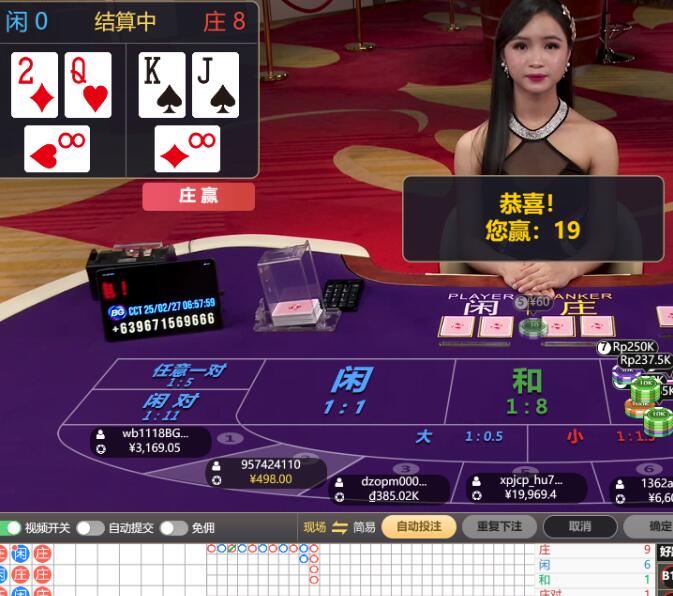Select seat player wb1118BG nameplate
Screen dimensions: 673x596
pos(150,441)
